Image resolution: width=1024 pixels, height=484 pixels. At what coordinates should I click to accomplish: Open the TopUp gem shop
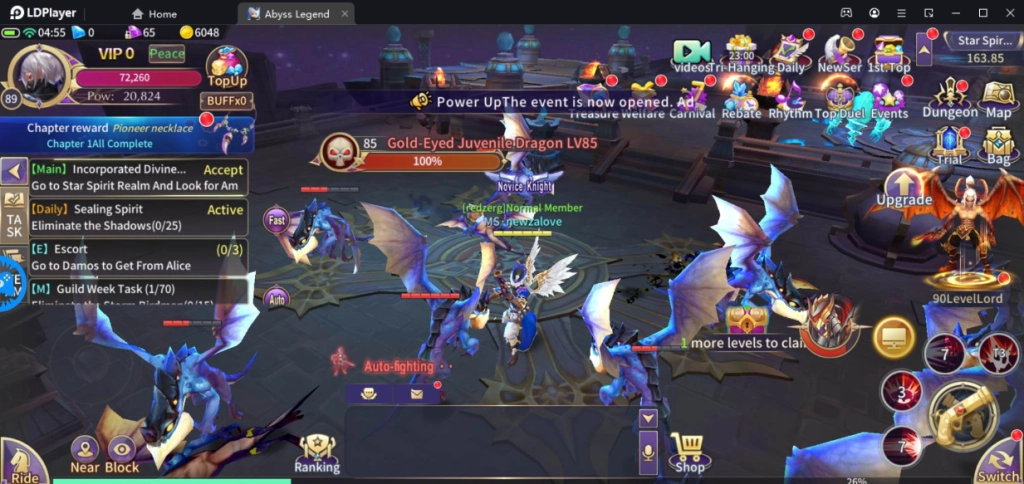pos(226,69)
